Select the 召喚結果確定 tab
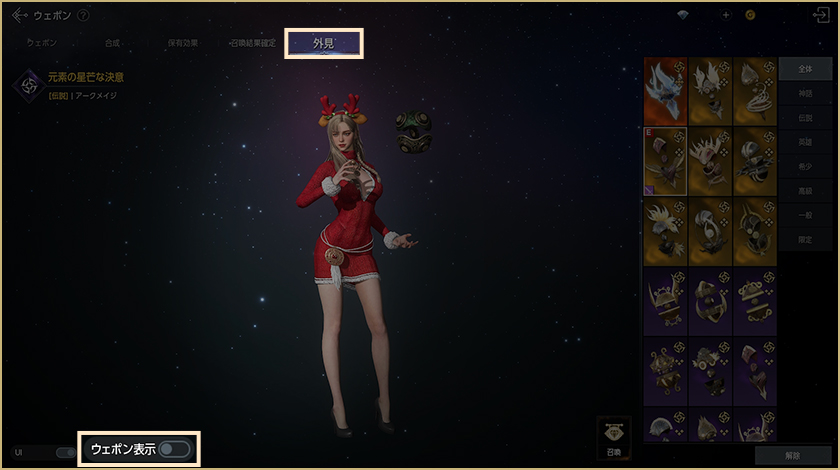The height and width of the screenshot is (470, 840). click(252, 44)
